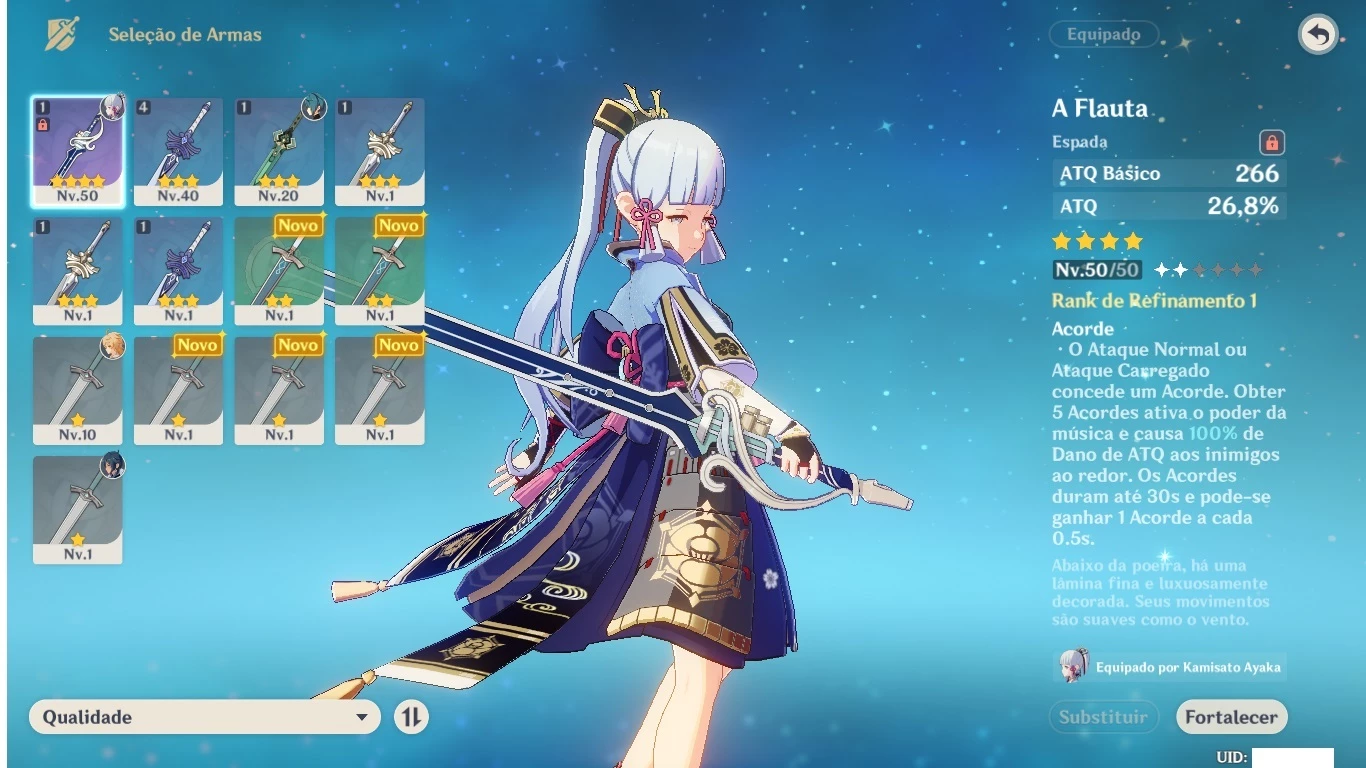Select a Novo labeled new sword

pyautogui.click(x=279, y=270)
